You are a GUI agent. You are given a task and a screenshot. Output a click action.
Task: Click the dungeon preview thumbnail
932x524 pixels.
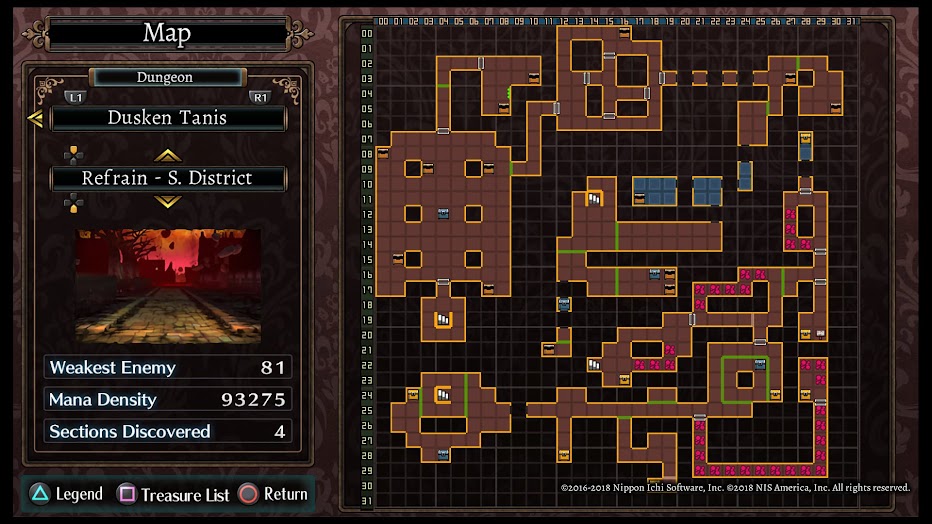click(x=168, y=286)
